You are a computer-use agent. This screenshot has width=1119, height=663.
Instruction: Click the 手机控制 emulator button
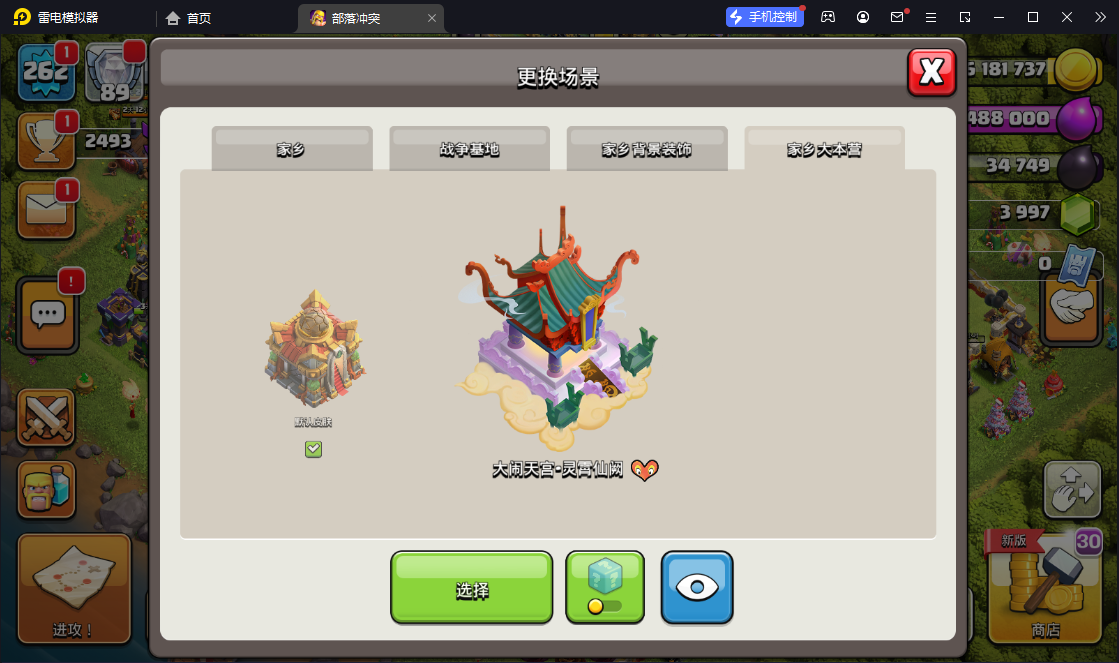pos(765,17)
